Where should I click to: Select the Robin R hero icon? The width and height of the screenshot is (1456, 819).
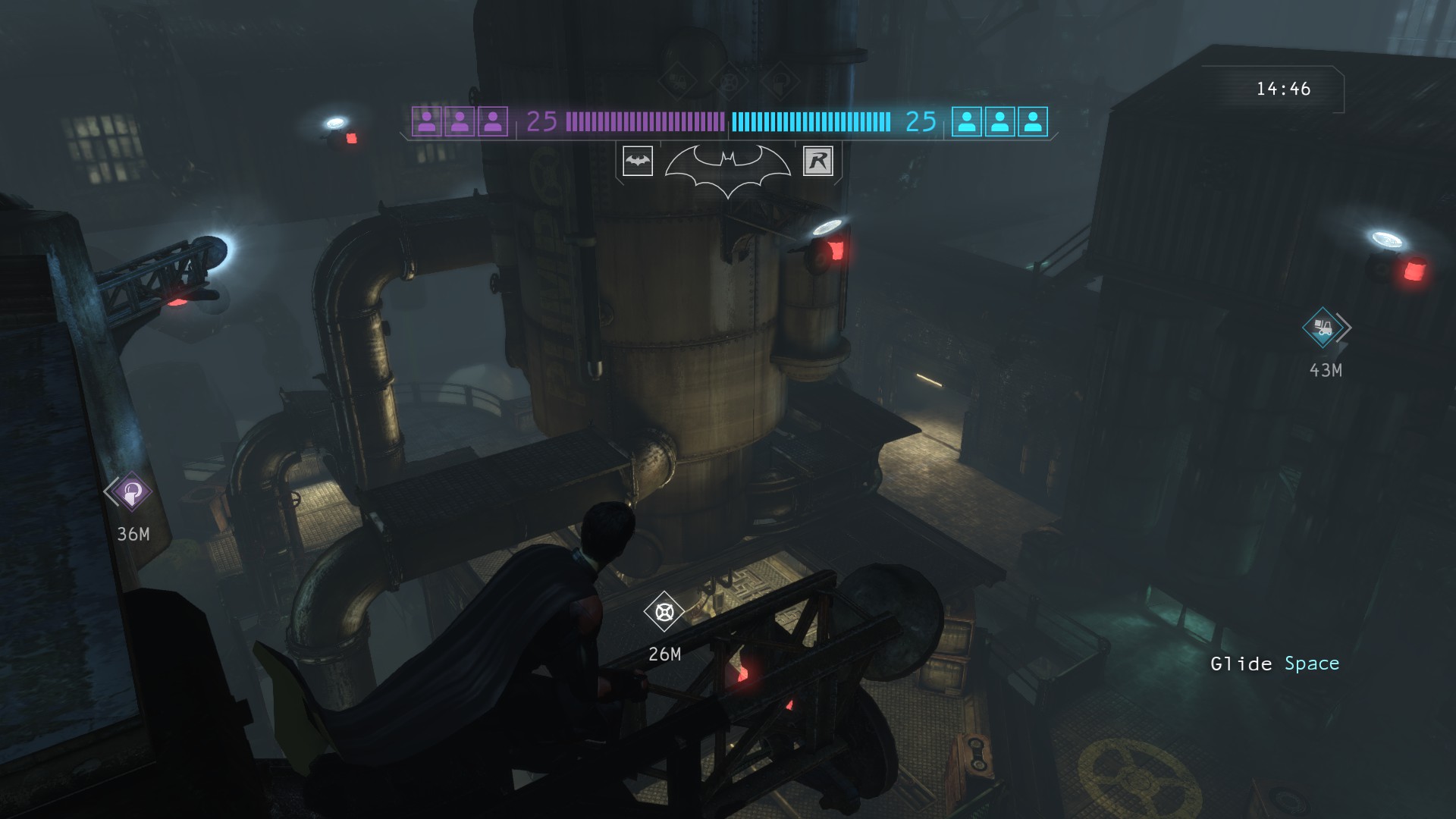(x=817, y=161)
